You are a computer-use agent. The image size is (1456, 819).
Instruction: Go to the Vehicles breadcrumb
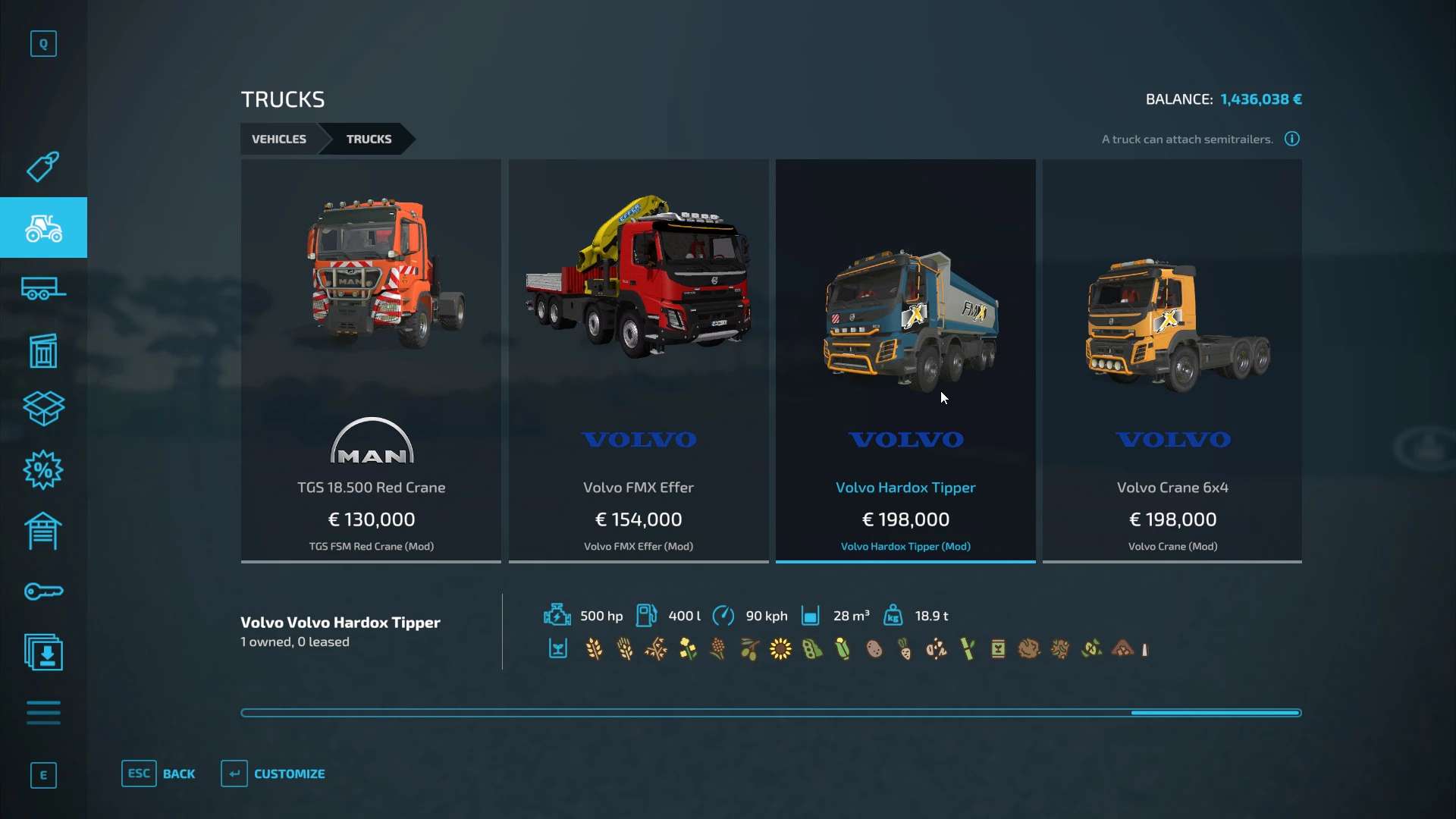(x=279, y=139)
